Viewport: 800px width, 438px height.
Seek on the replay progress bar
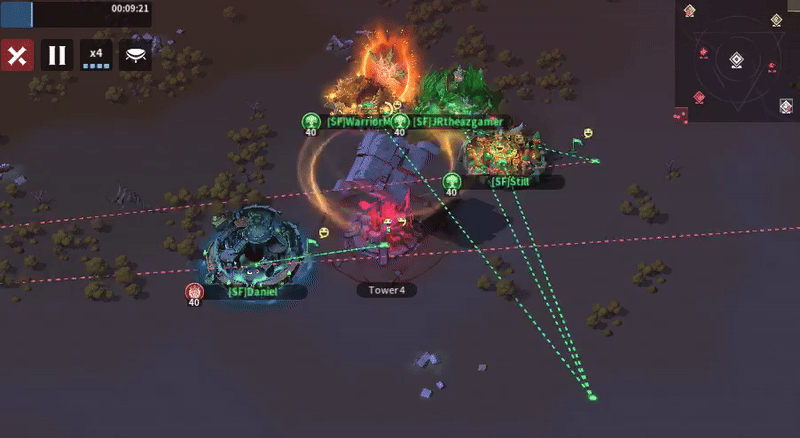tap(76, 12)
